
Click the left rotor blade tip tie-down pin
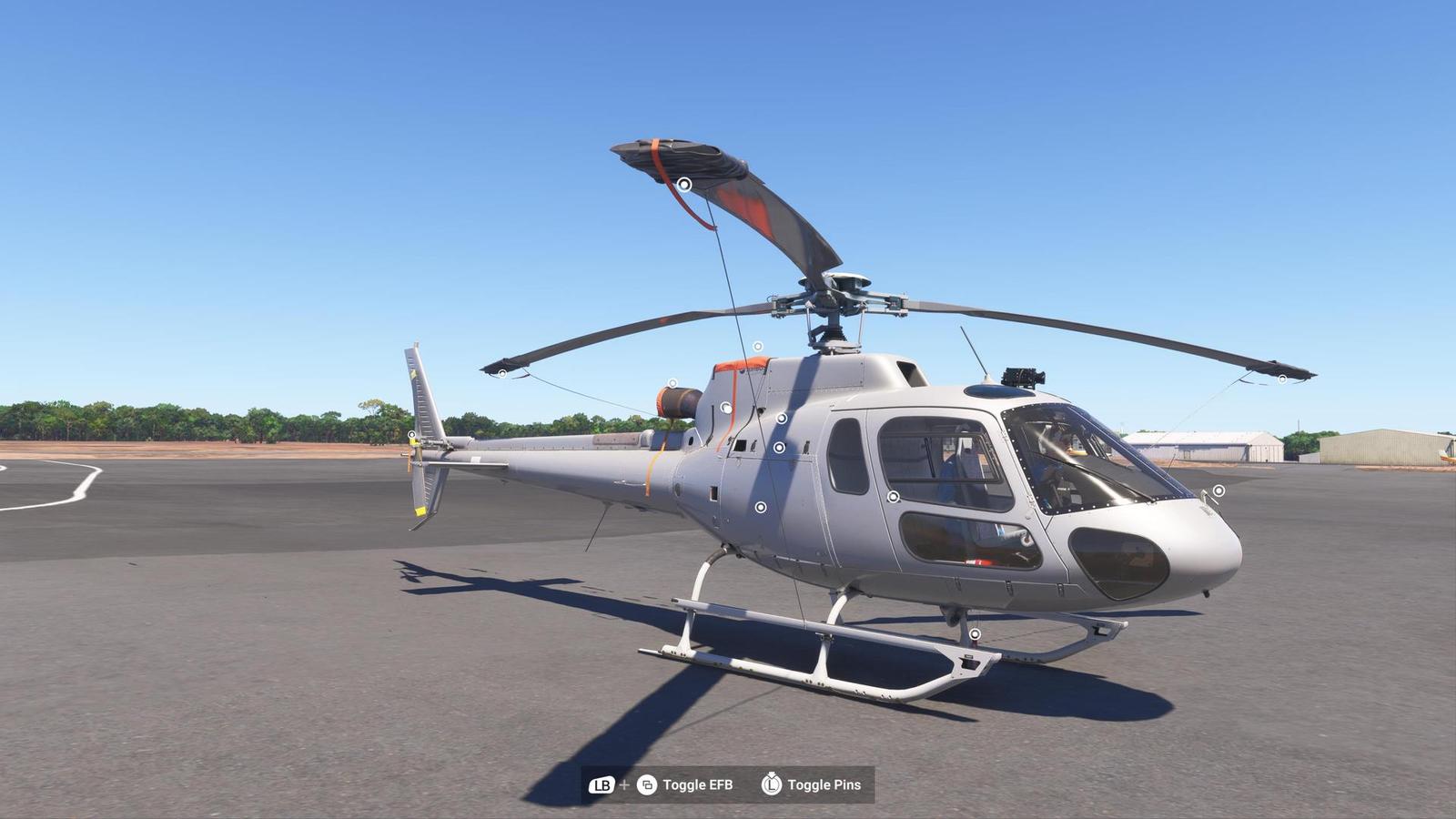(x=501, y=371)
